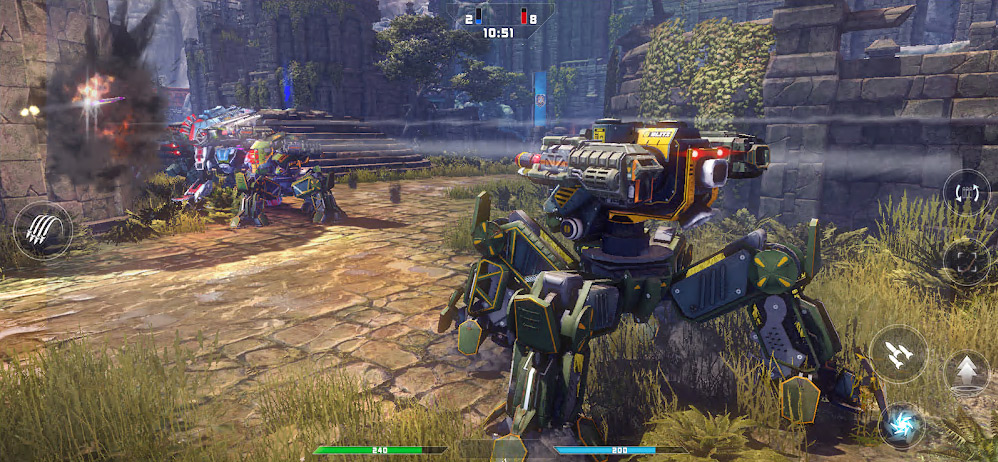Activate the jump jets up-arrow button
This screenshot has height=462, width=998.
tap(966, 373)
